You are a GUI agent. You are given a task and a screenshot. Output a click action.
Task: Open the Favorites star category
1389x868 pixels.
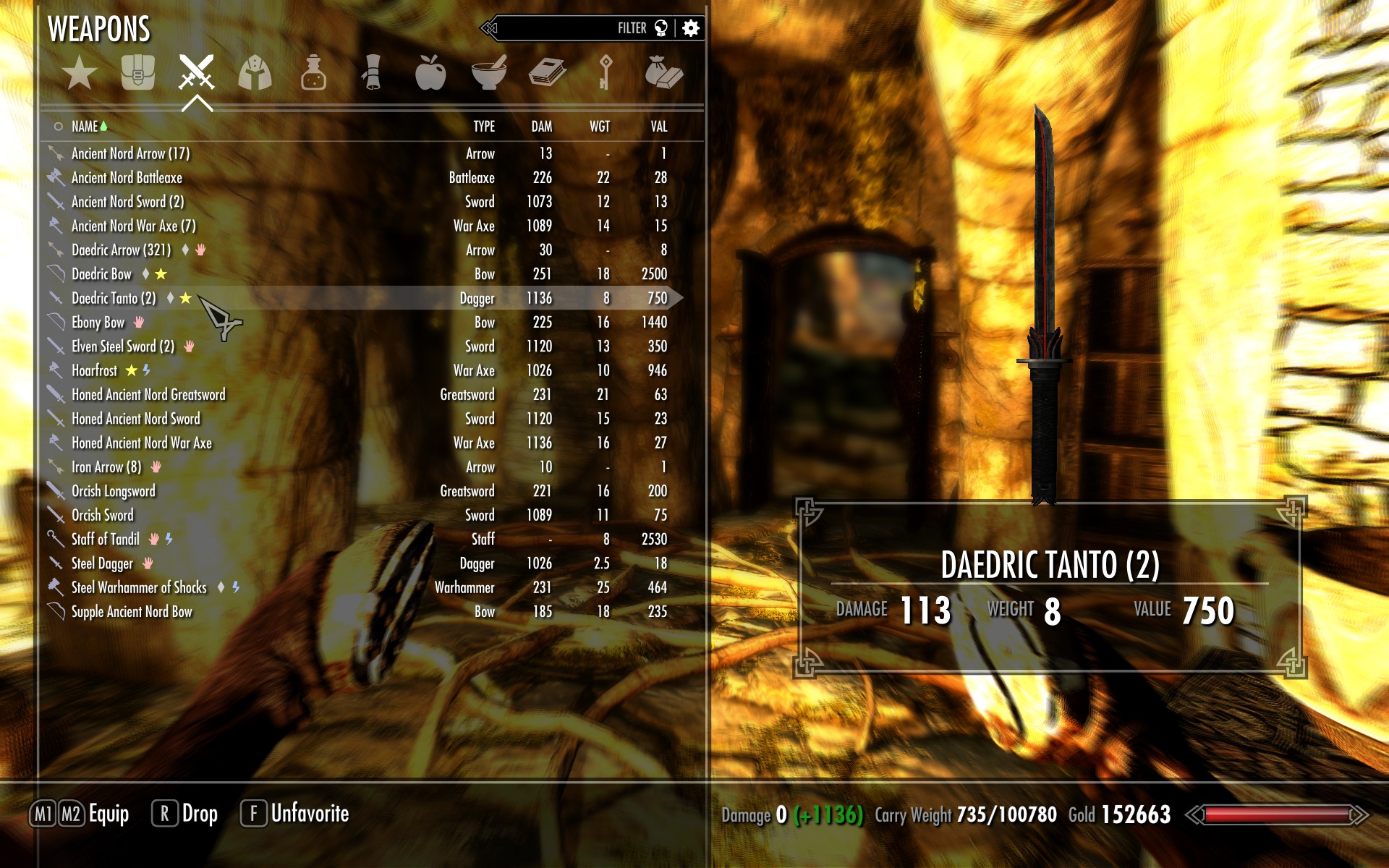click(79, 73)
